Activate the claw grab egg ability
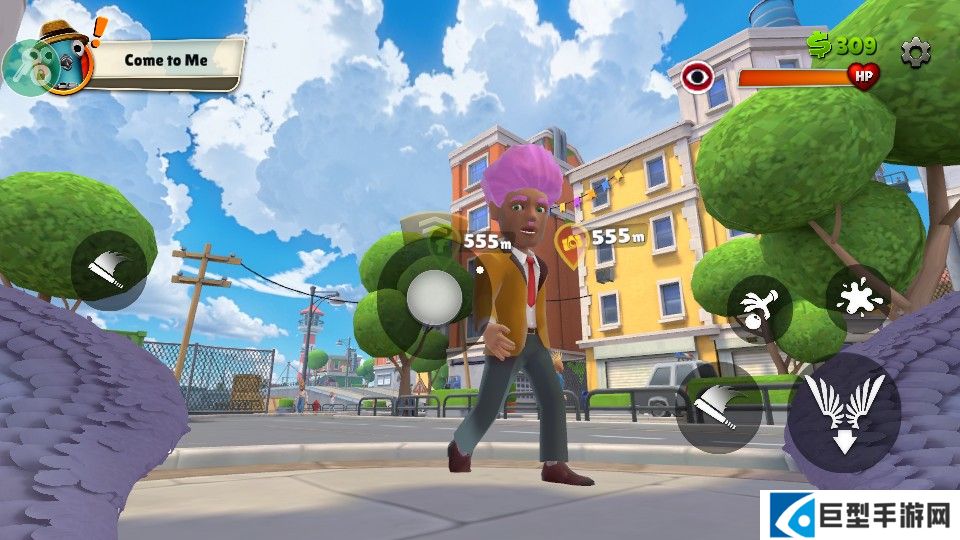 tap(760, 309)
